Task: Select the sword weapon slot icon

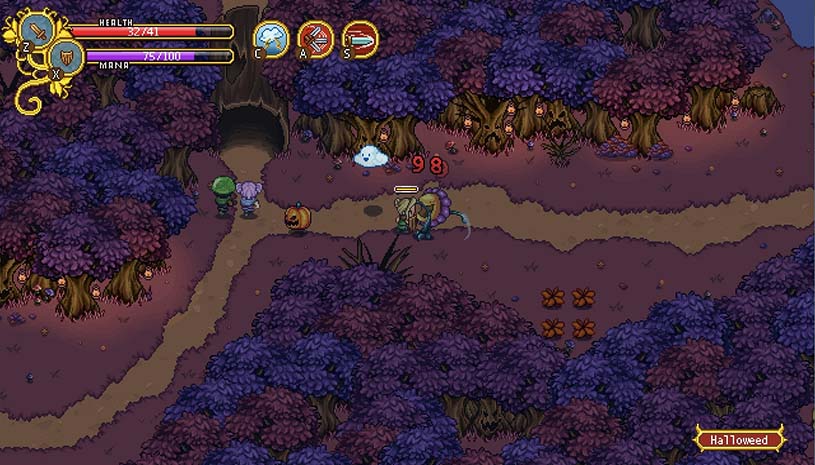Action: pos(38,30)
